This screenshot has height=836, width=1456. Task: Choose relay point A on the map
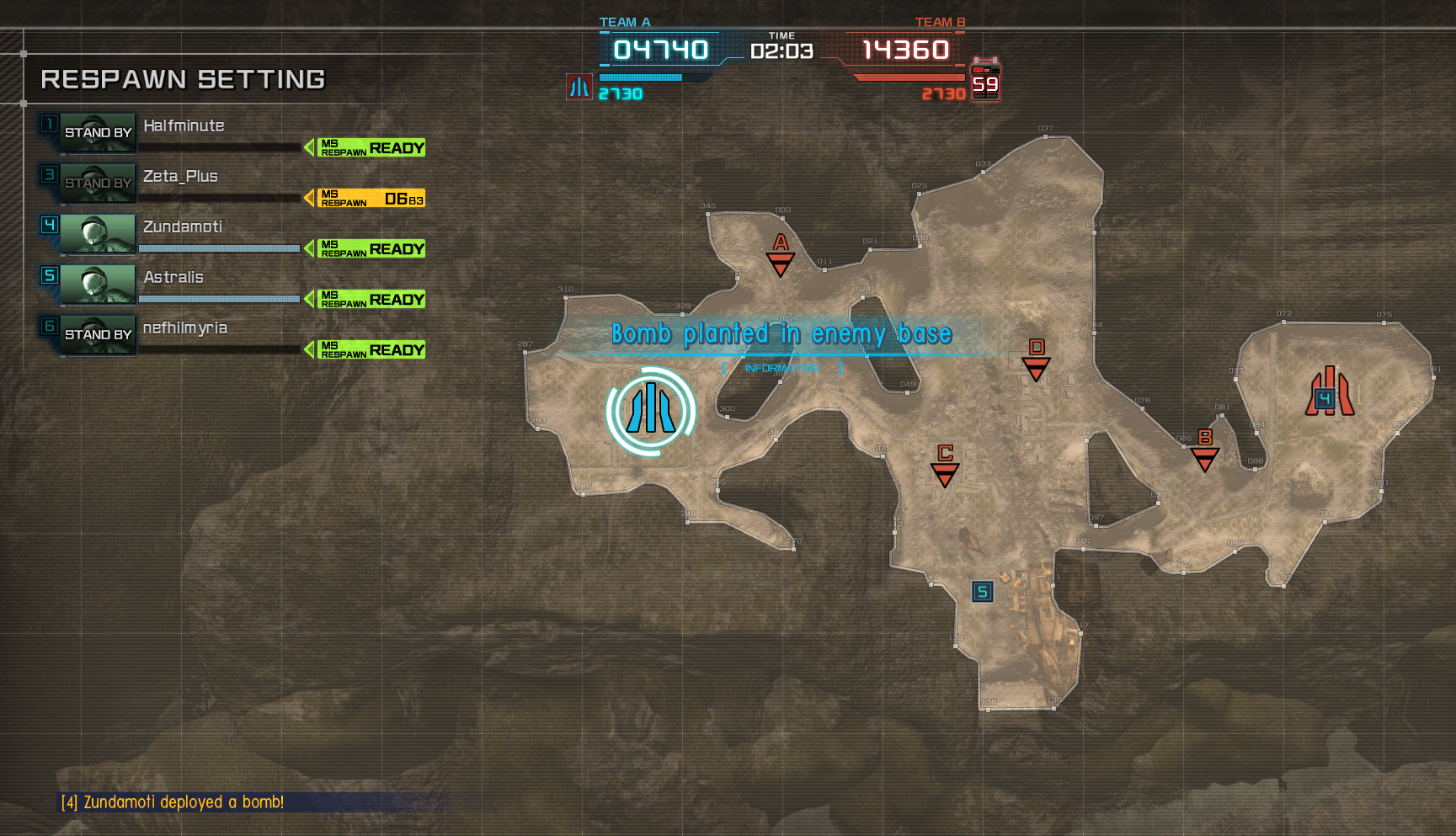pos(781,255)
